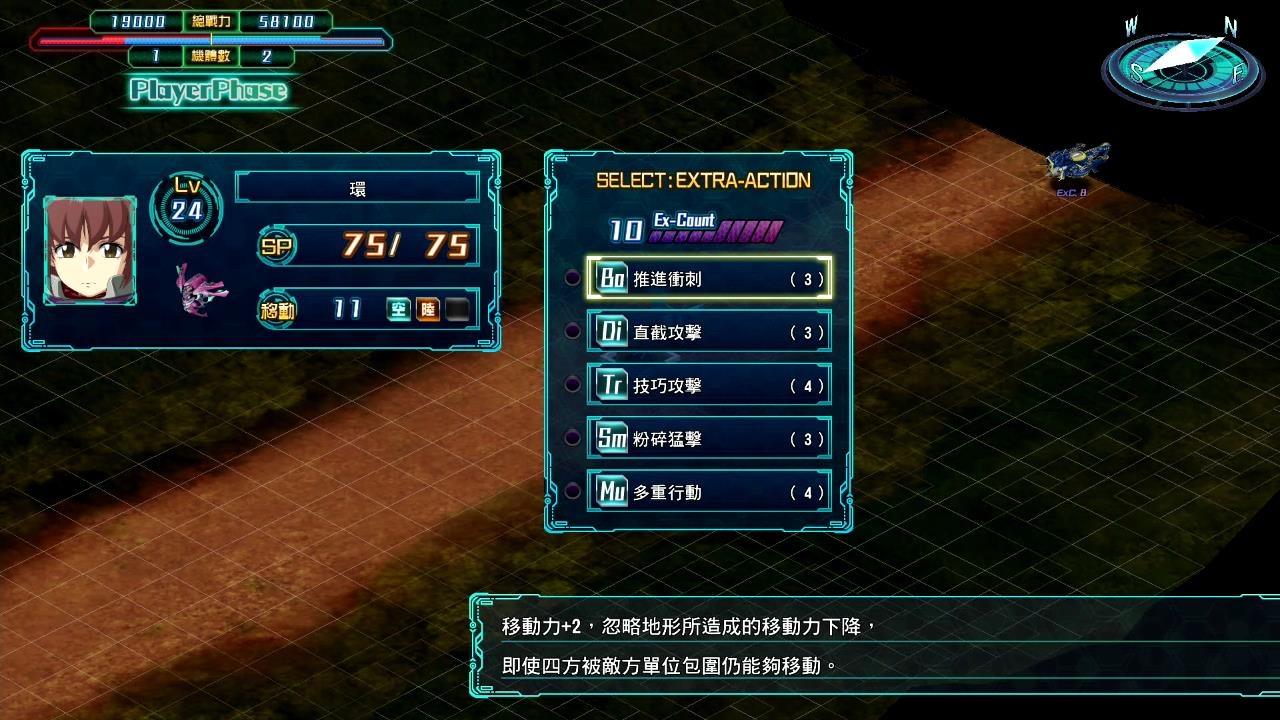The width and height of the screenshot is (1280, 720).
Task: Select the blue unit marked ExC
Action: 1078,162
